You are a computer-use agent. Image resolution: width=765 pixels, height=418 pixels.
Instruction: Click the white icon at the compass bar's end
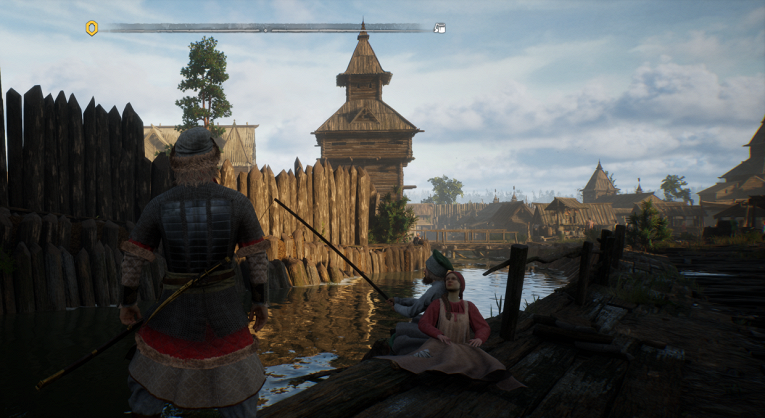(x=439, y=28)
